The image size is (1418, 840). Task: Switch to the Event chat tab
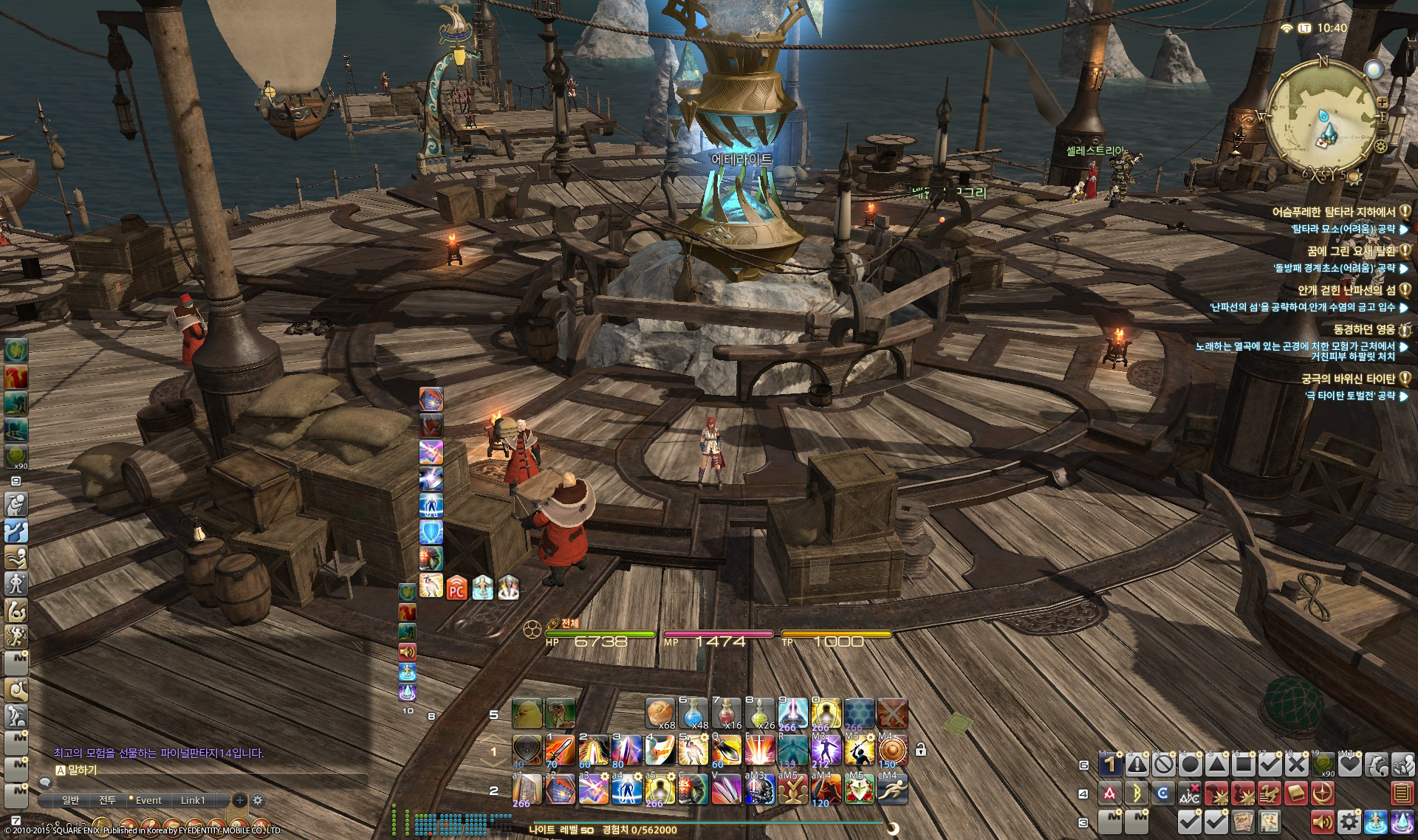tap(148, 800)
